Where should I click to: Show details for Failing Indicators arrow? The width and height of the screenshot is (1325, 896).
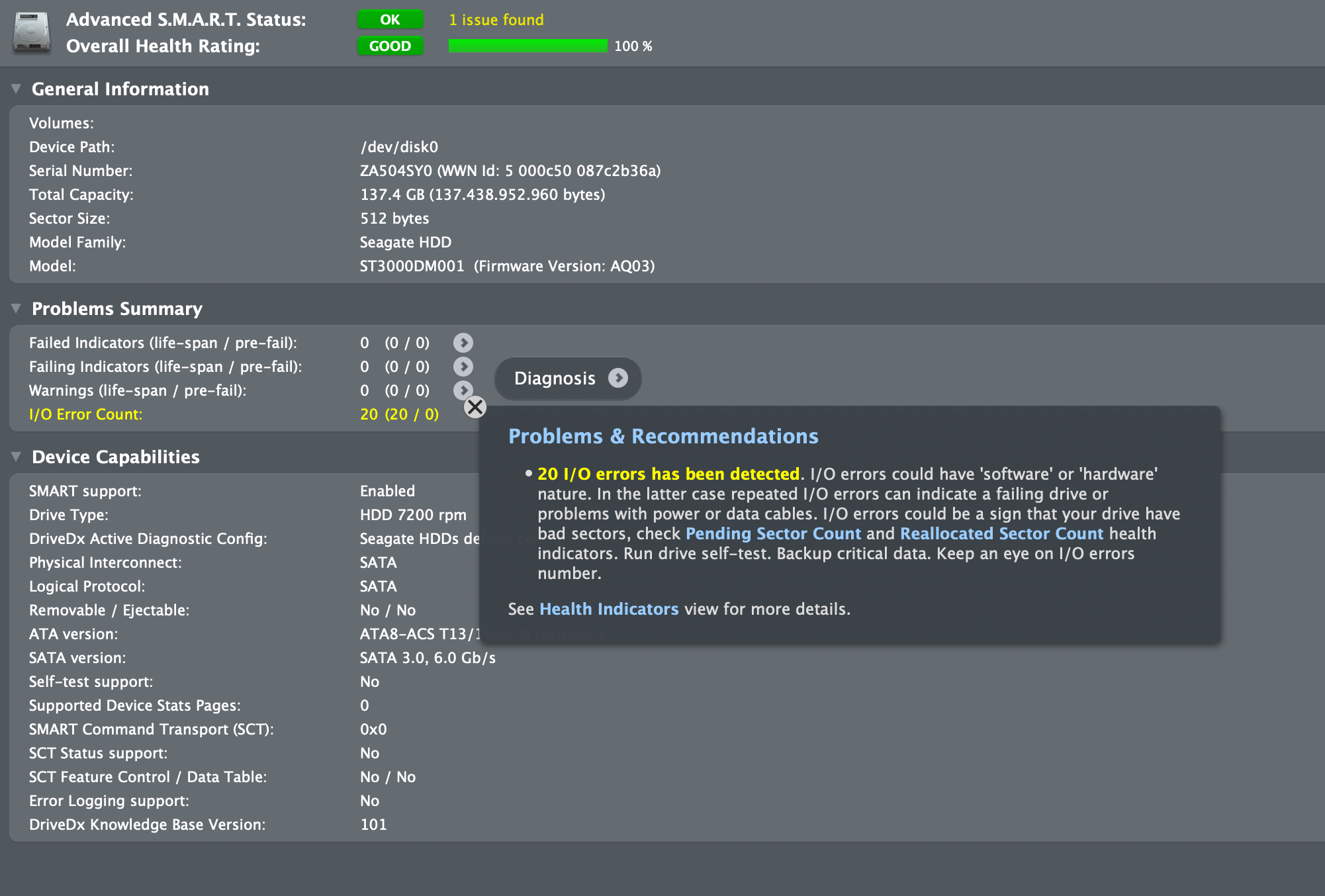[463, 367]
